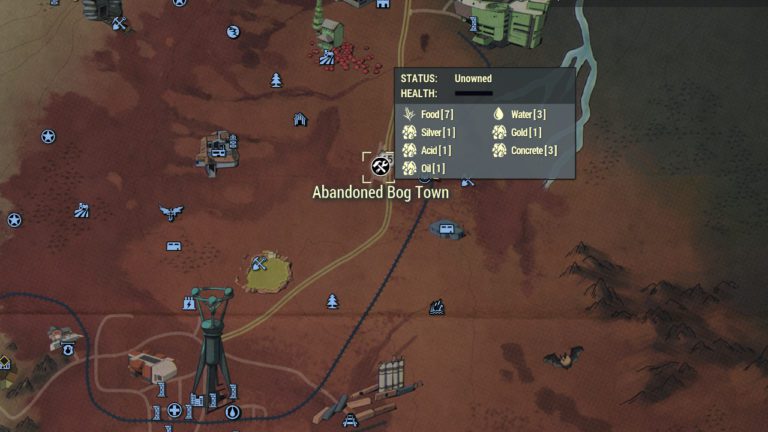Choose the shield badge map marker
The width and height of the screenshot is (768, 432).
67,350
